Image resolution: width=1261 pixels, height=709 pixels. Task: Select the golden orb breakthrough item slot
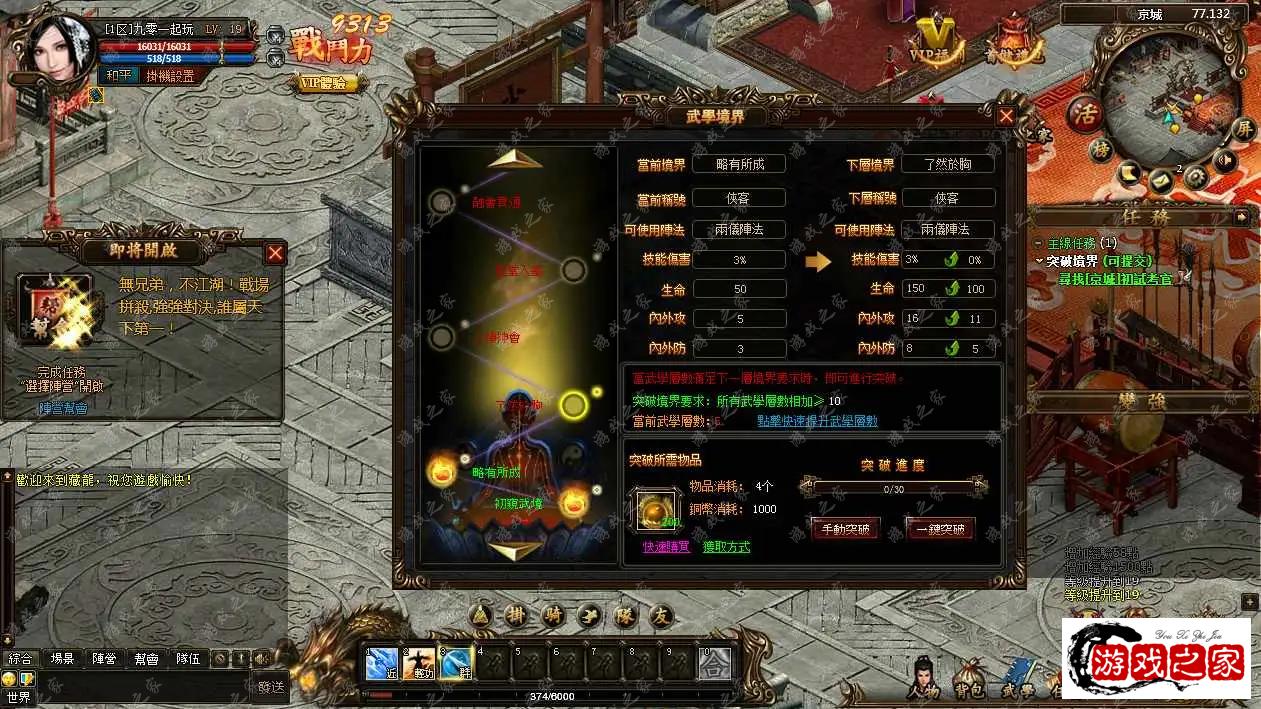point(659,508)
